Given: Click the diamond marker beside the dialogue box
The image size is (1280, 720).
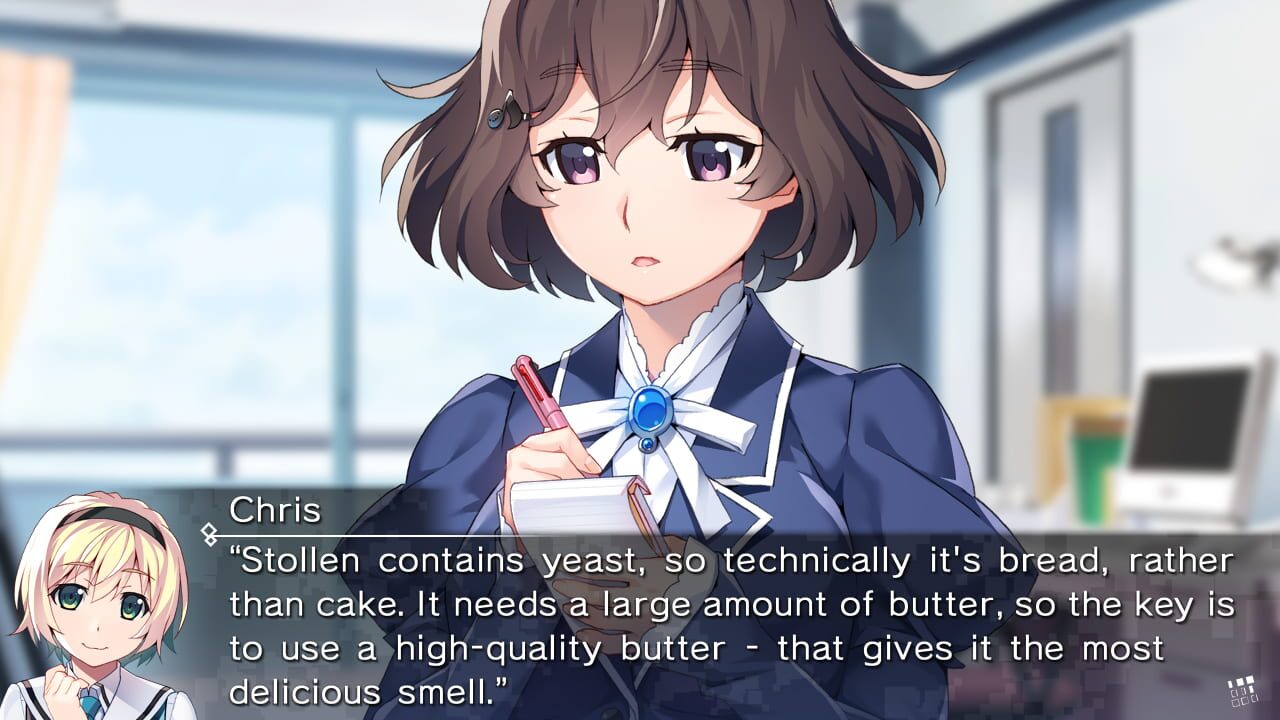Looking at the screenshot, I should coord(208,529).
